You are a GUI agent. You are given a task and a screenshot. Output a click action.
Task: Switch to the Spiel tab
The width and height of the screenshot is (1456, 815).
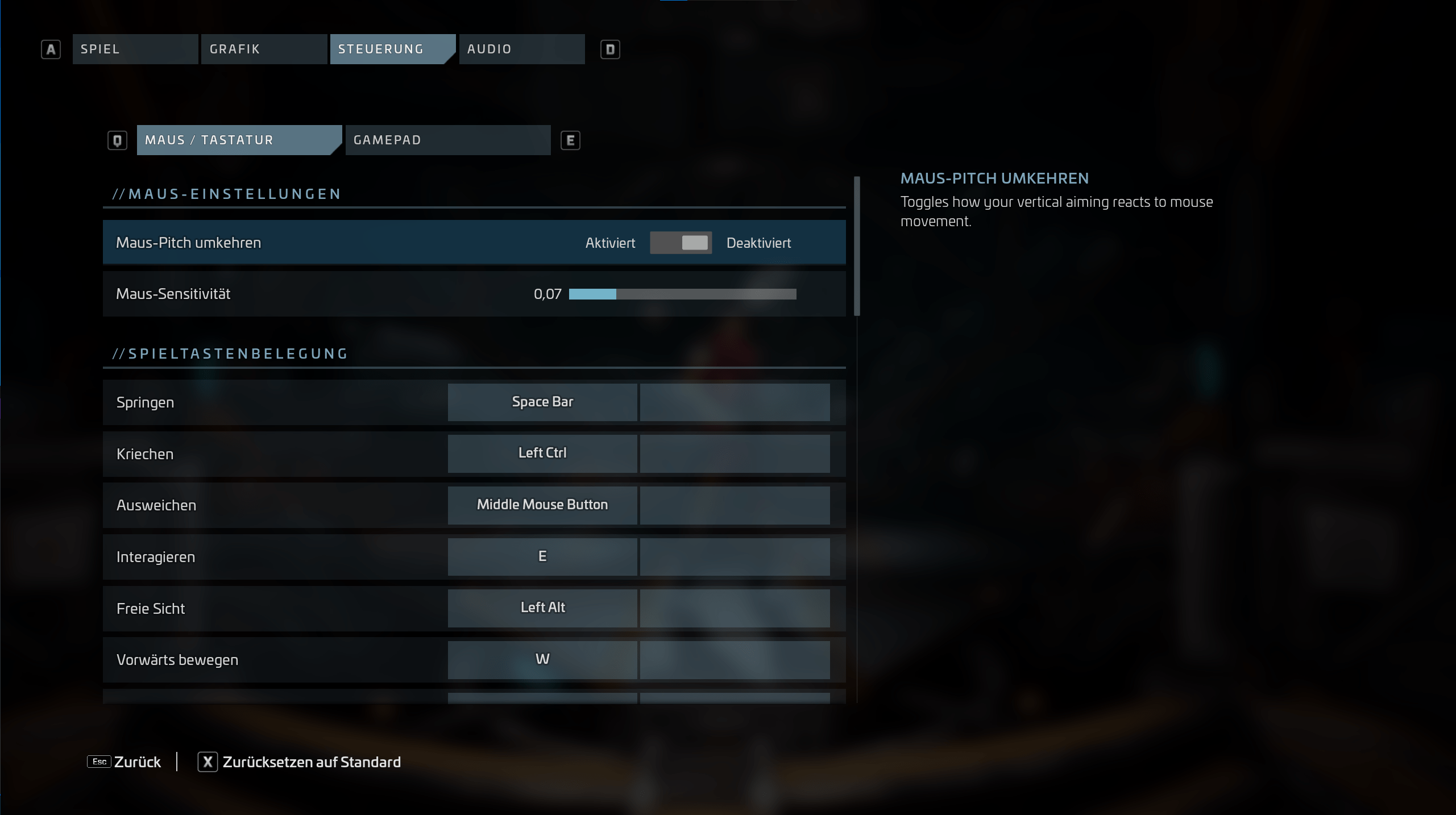tap(135, 49)
